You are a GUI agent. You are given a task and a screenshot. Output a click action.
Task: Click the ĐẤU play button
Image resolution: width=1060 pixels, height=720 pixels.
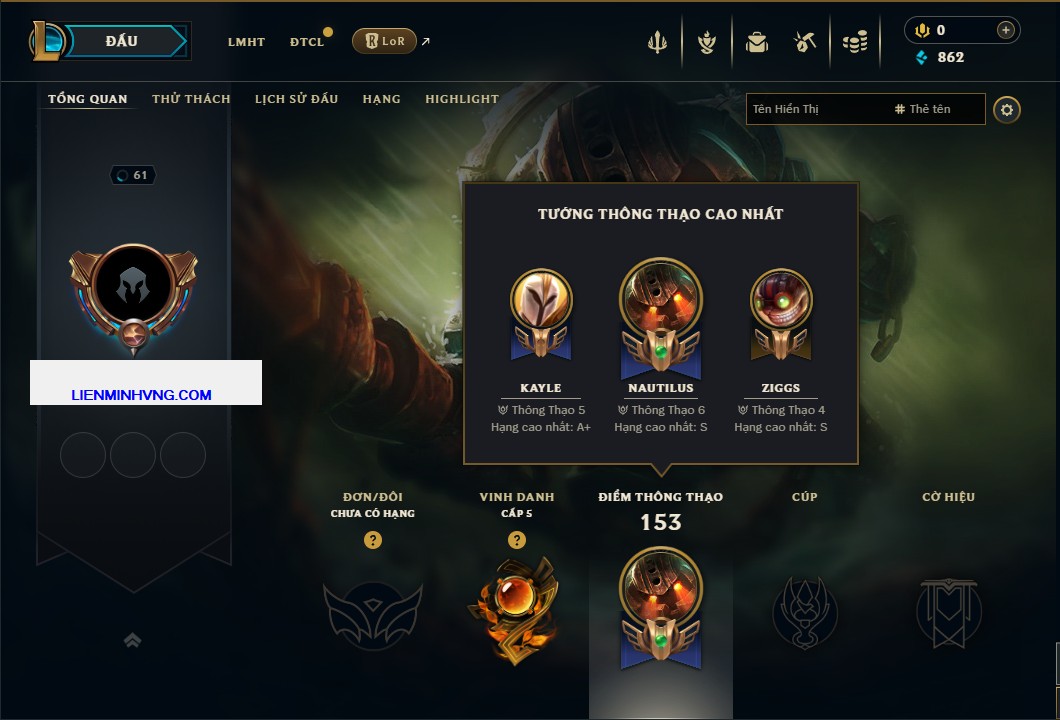pos(122,41)
